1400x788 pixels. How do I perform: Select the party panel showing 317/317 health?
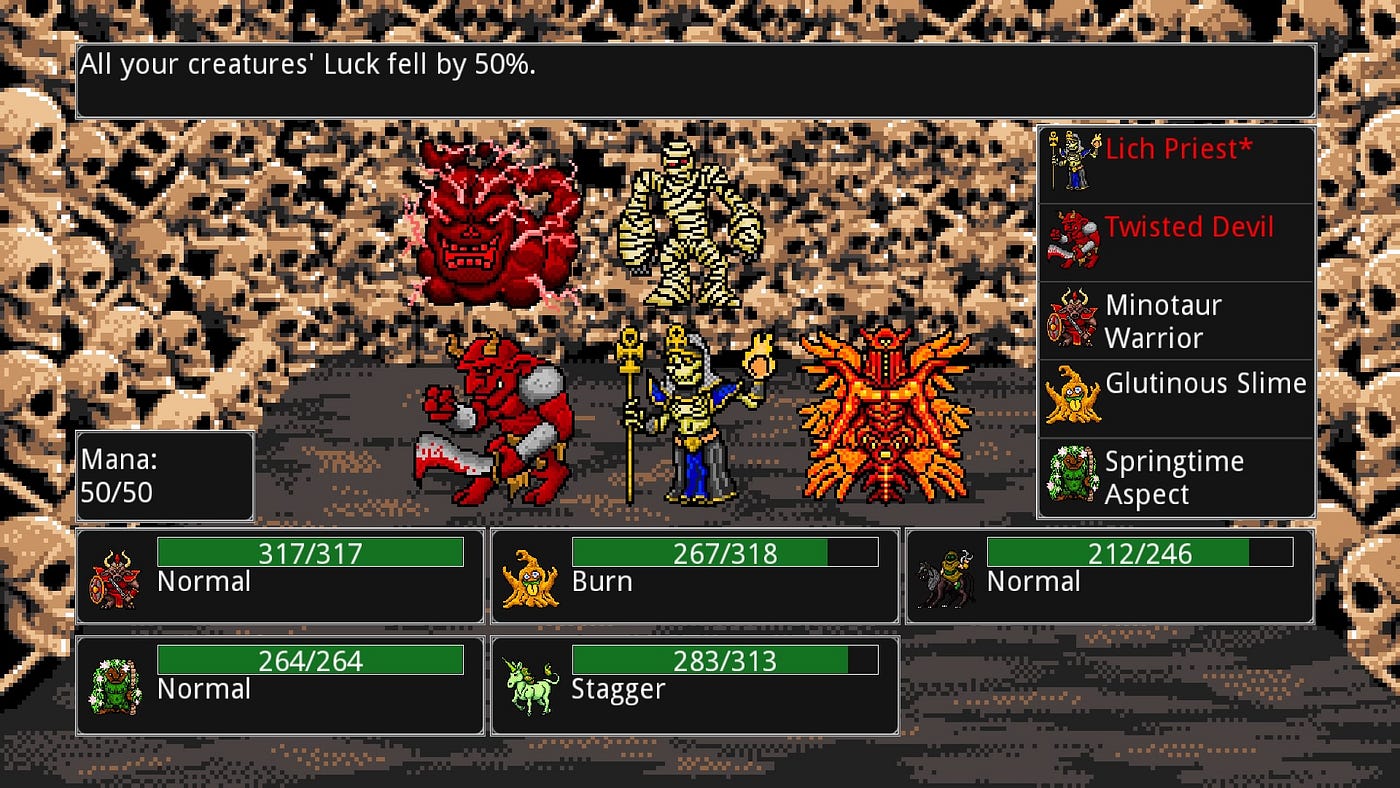tap(280, 576)
